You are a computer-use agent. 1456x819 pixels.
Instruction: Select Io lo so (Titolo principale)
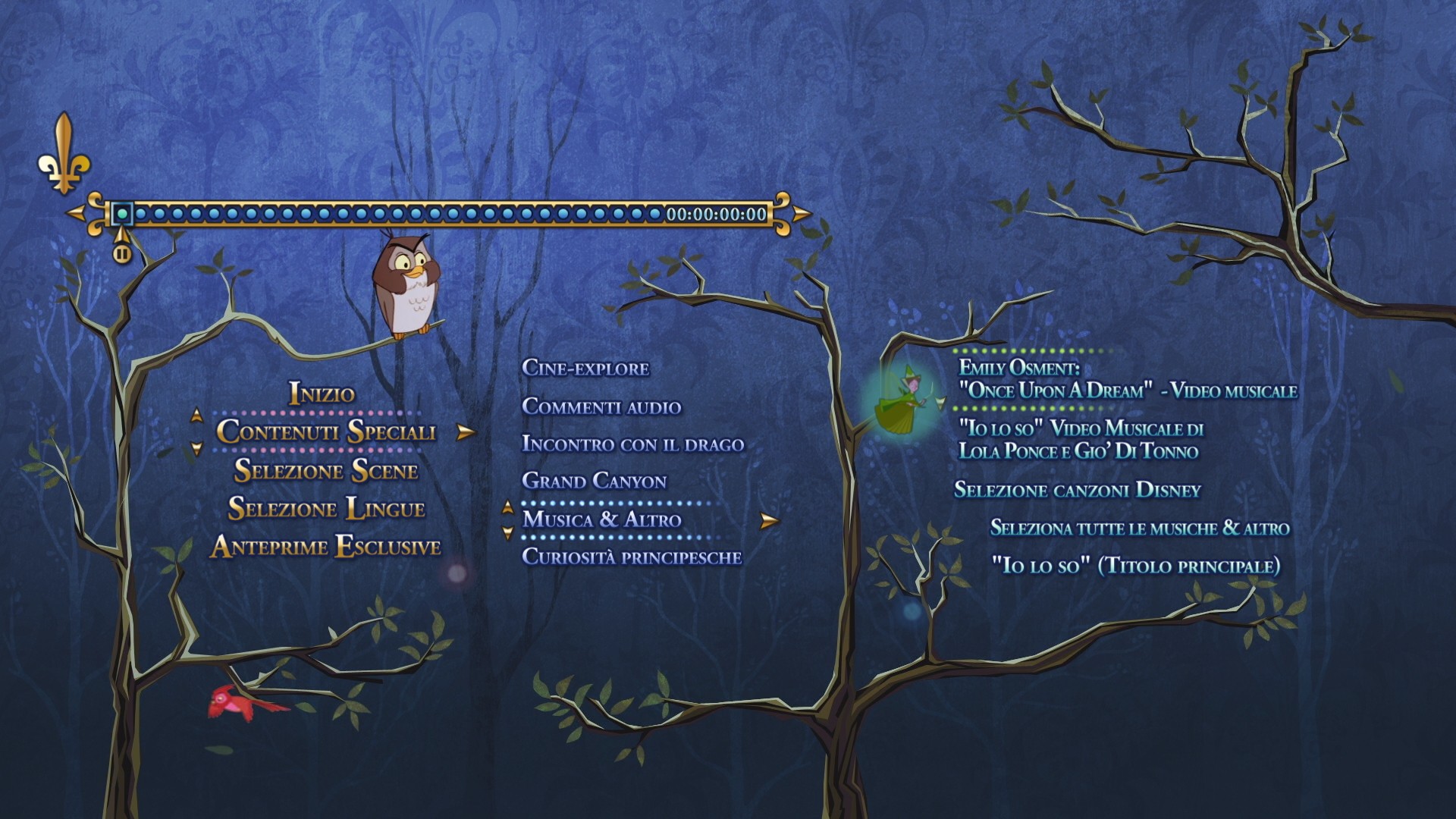click(1135, 566)
